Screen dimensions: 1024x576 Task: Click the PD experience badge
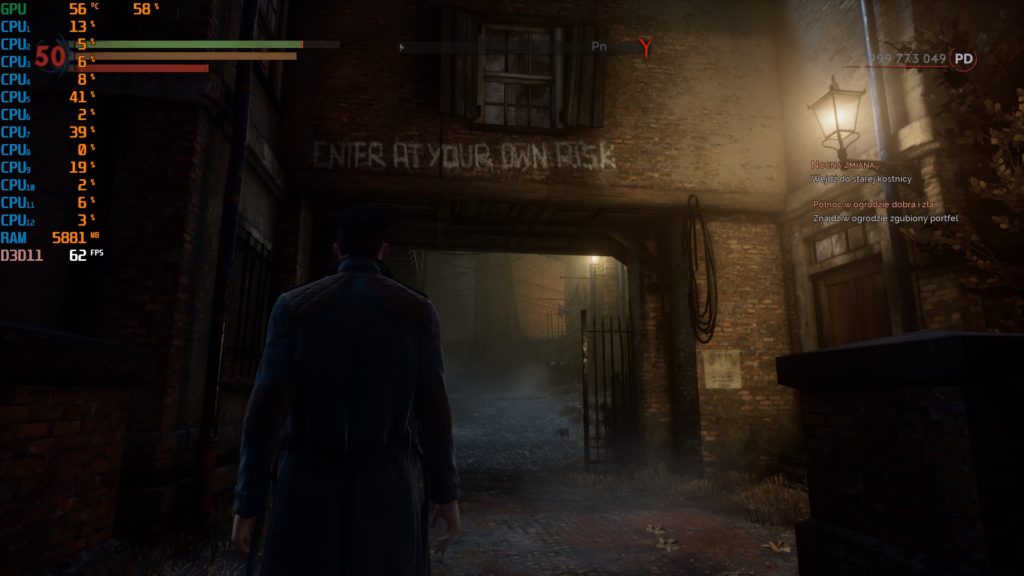coord(963,59)
